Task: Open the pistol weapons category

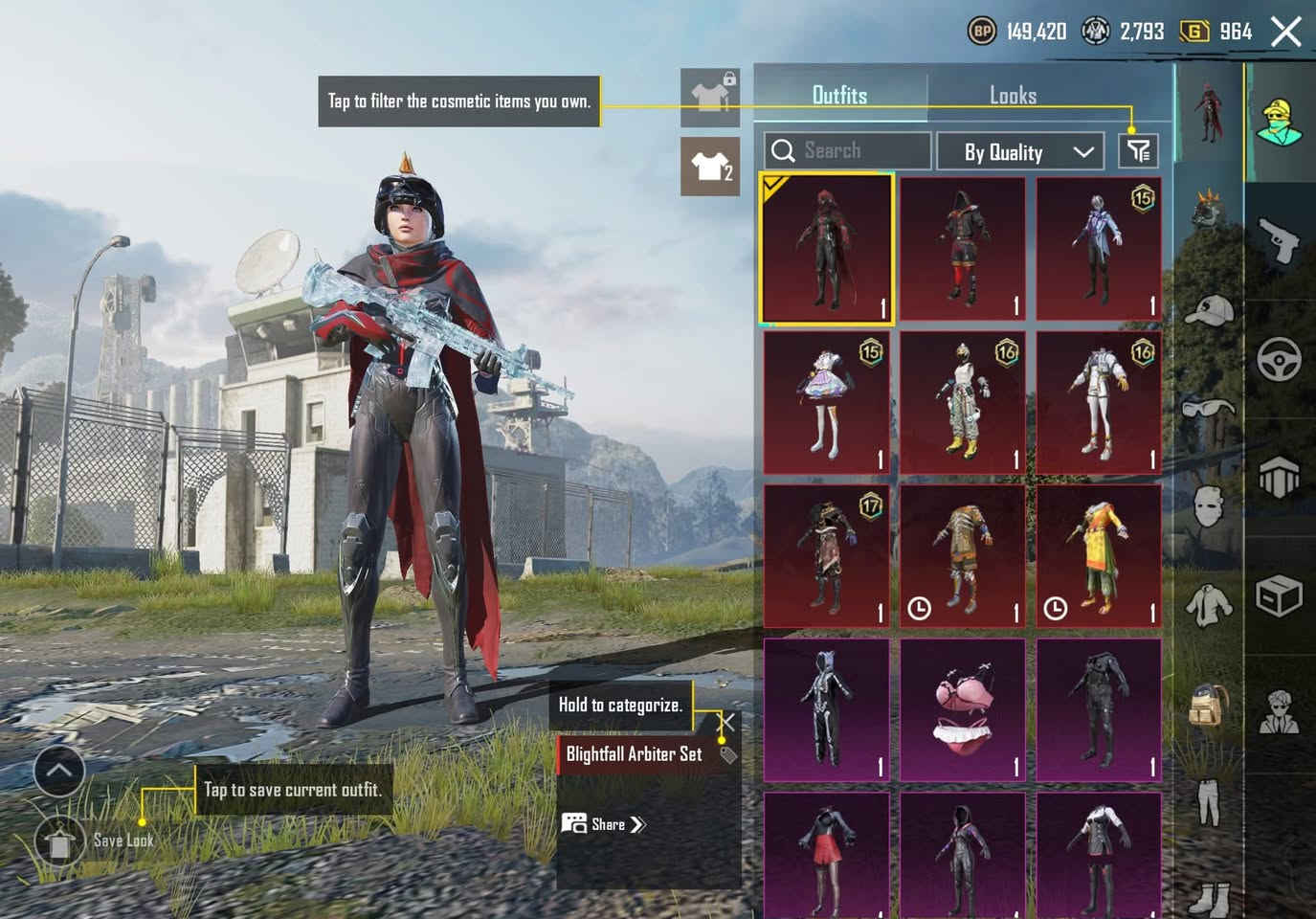Action: point(1280,239)
